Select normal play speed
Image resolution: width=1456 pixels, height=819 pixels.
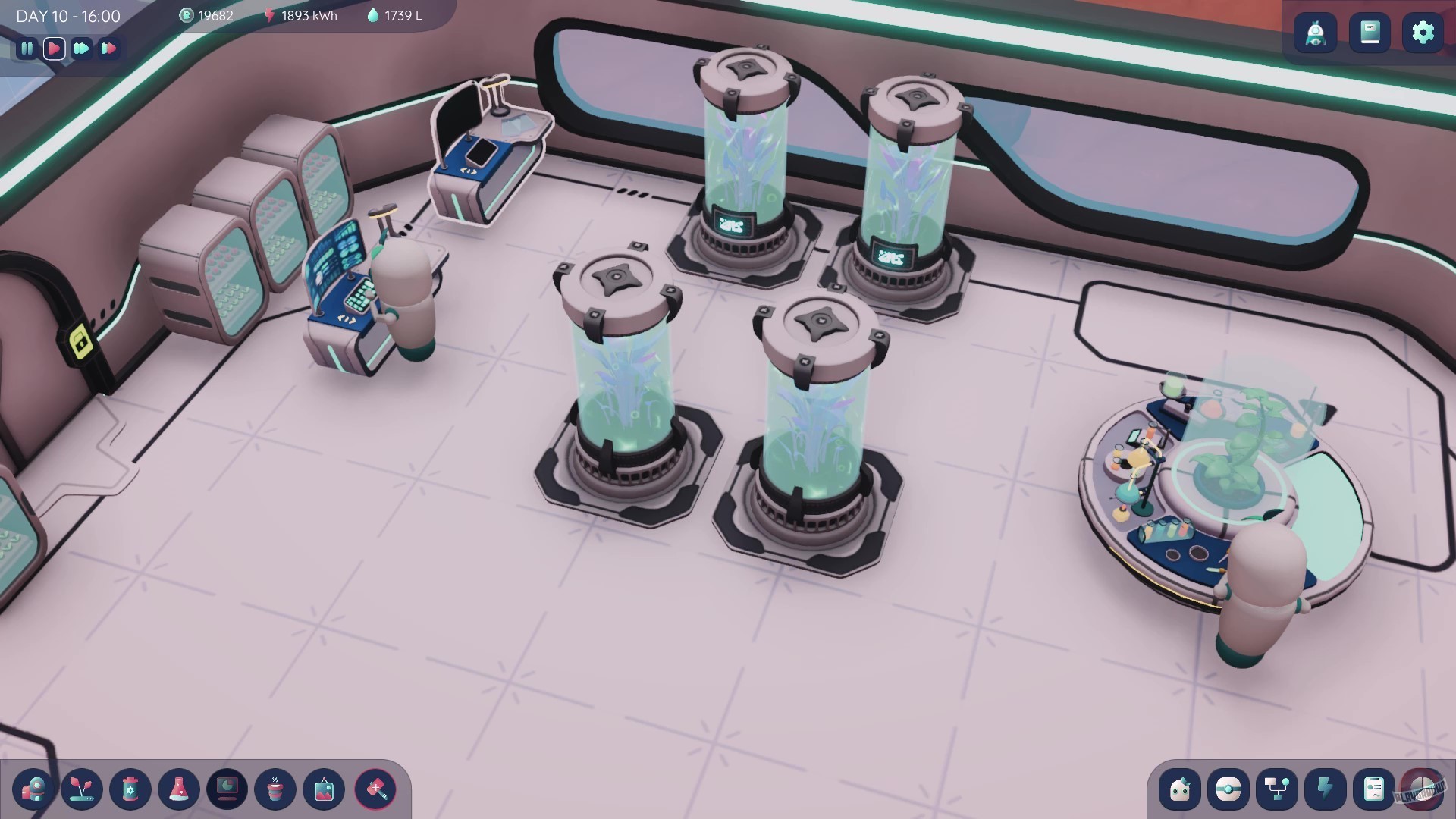pyautogui.click(x=54, y=49)
